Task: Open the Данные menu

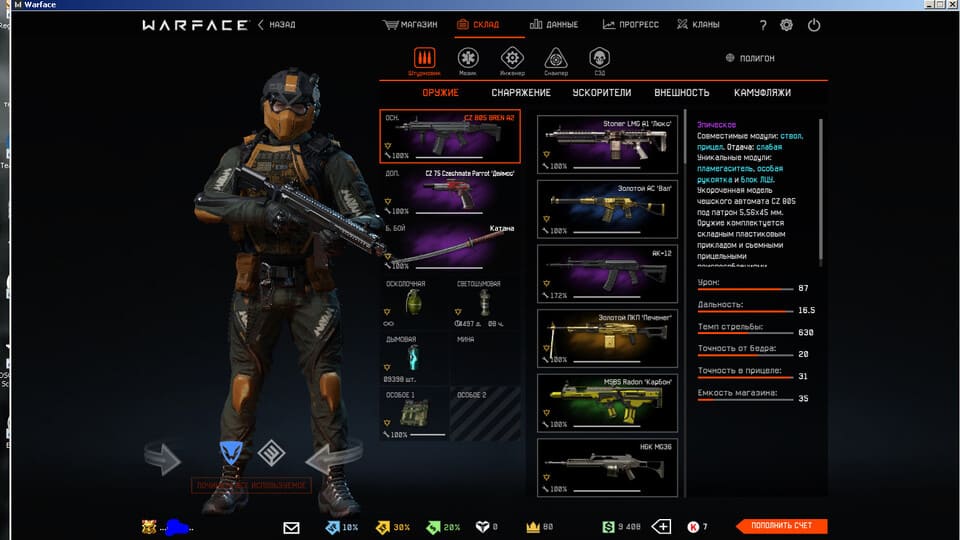Action: click(x=557, y=25)
